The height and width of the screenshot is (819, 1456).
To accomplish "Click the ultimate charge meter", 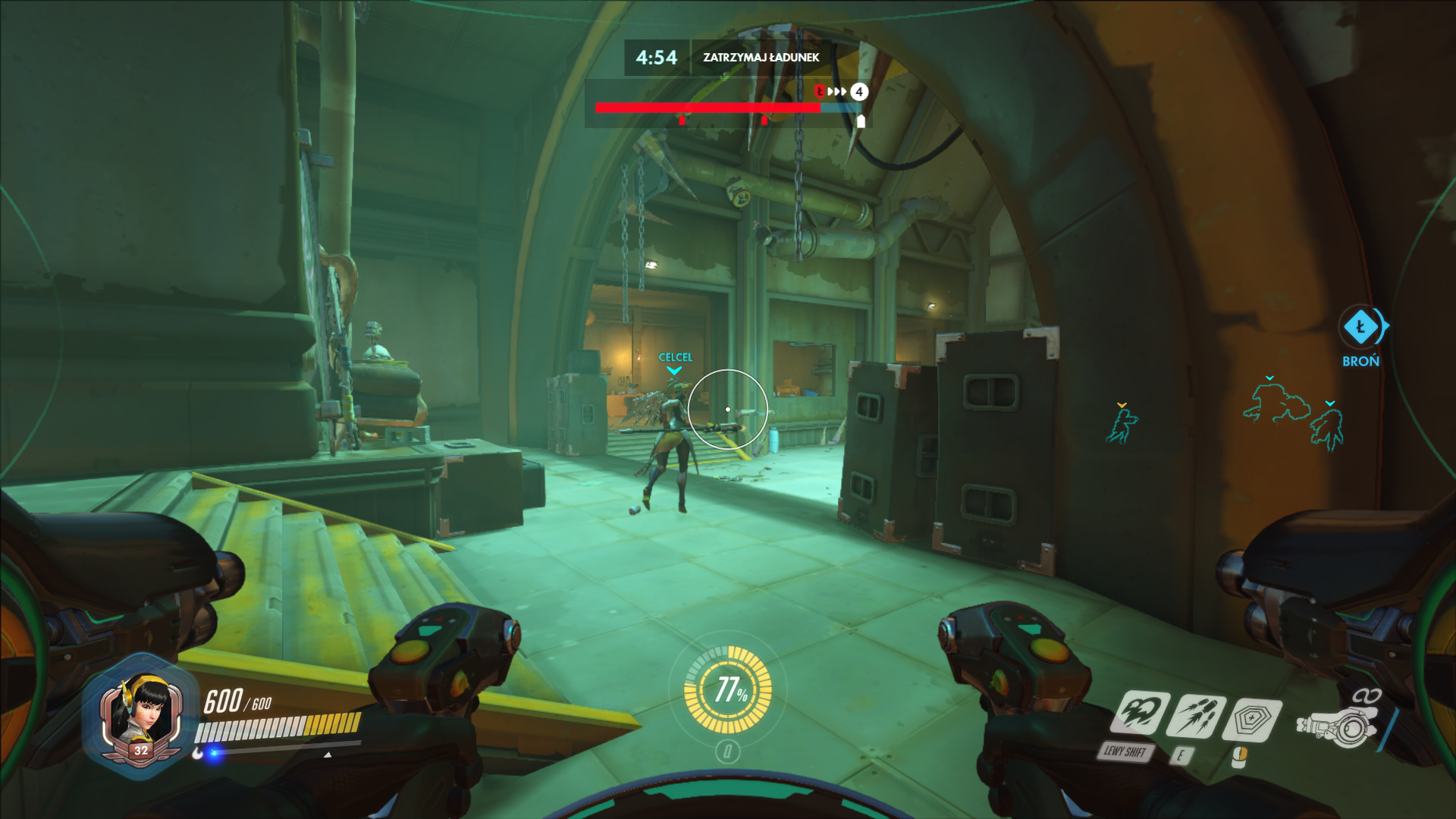I will coord(728,689).
